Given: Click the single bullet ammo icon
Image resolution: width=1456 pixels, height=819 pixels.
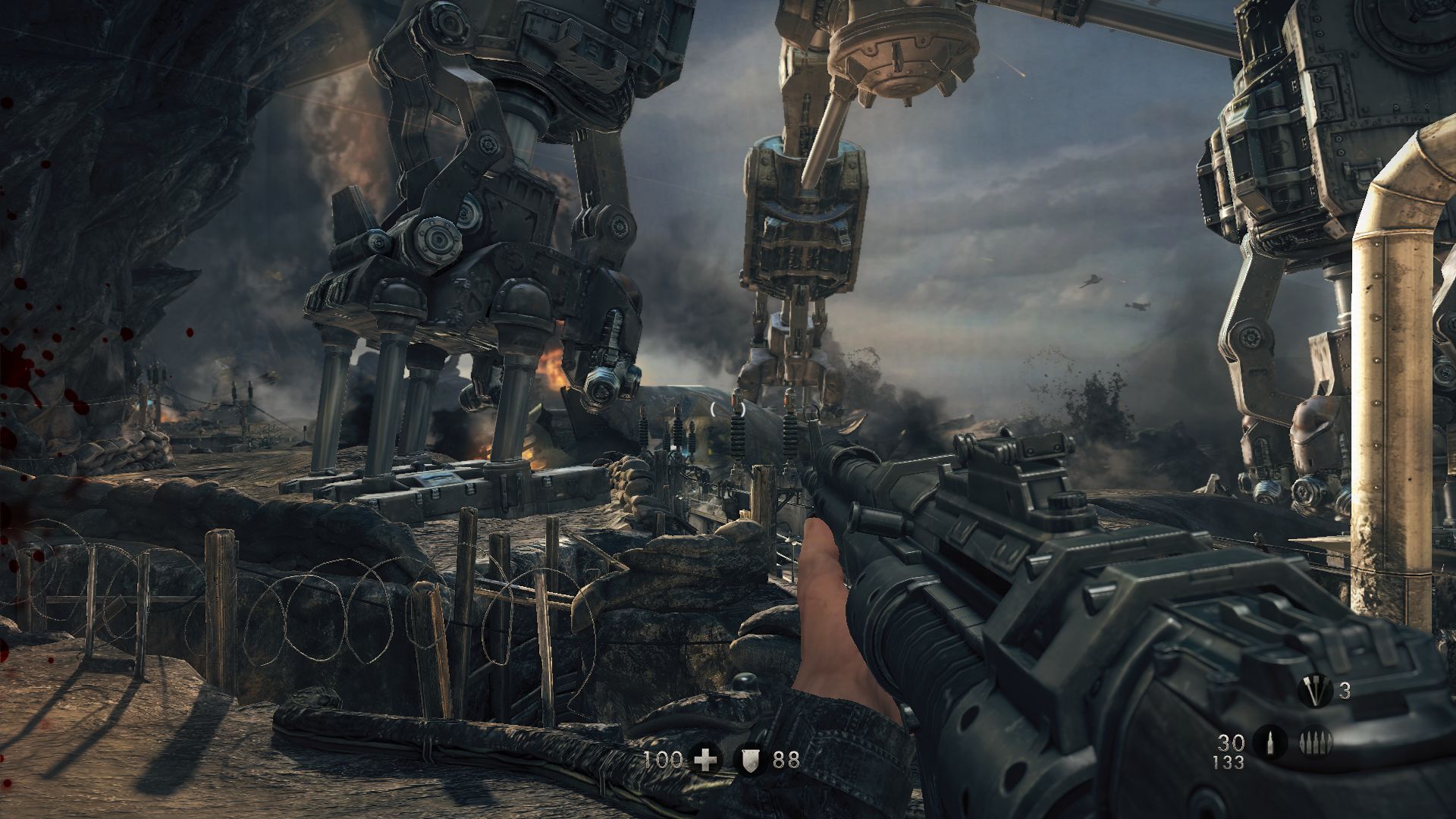Looking at the screenshot, I should click(x=1269, y=743).
